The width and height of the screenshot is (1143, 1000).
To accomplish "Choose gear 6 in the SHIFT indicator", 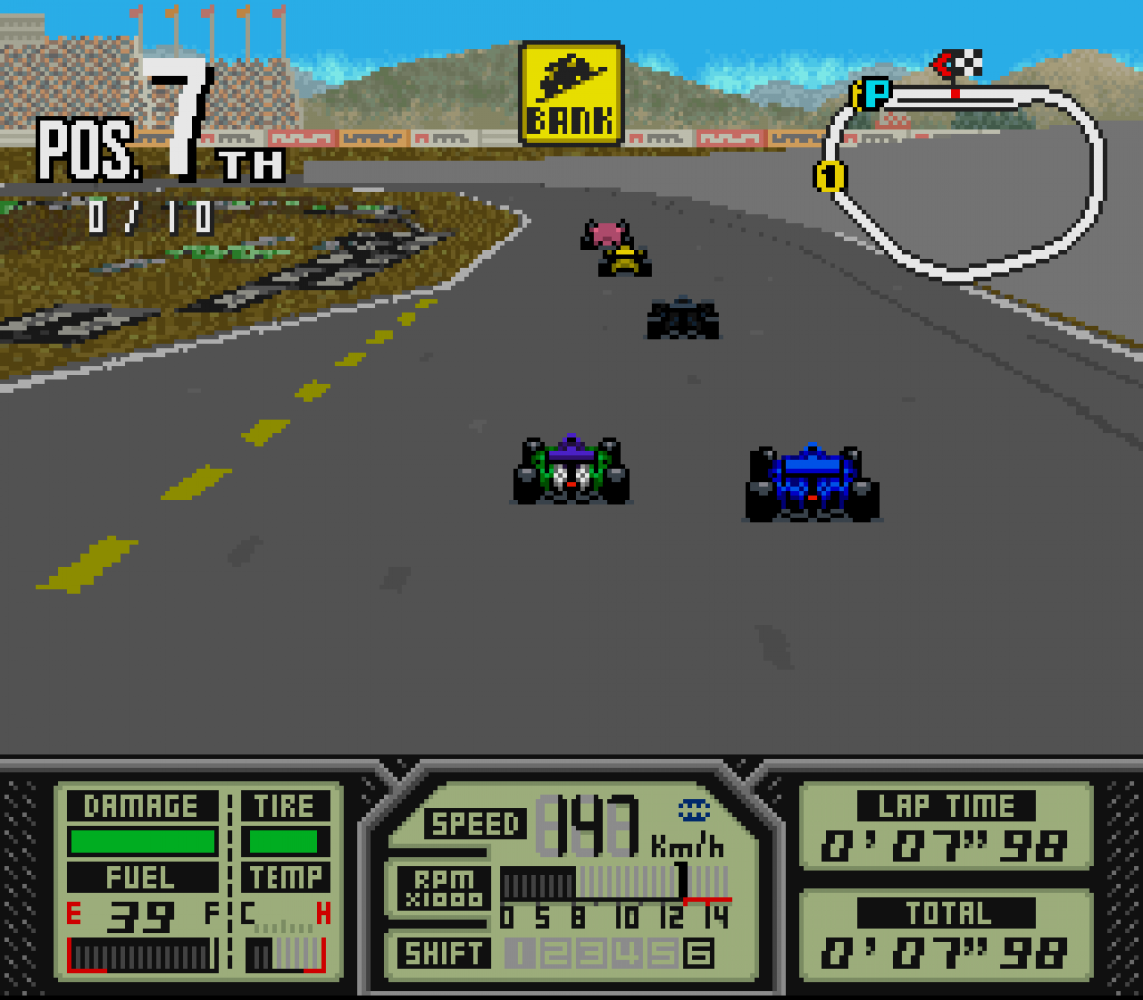I will click(x=698, y=954).
